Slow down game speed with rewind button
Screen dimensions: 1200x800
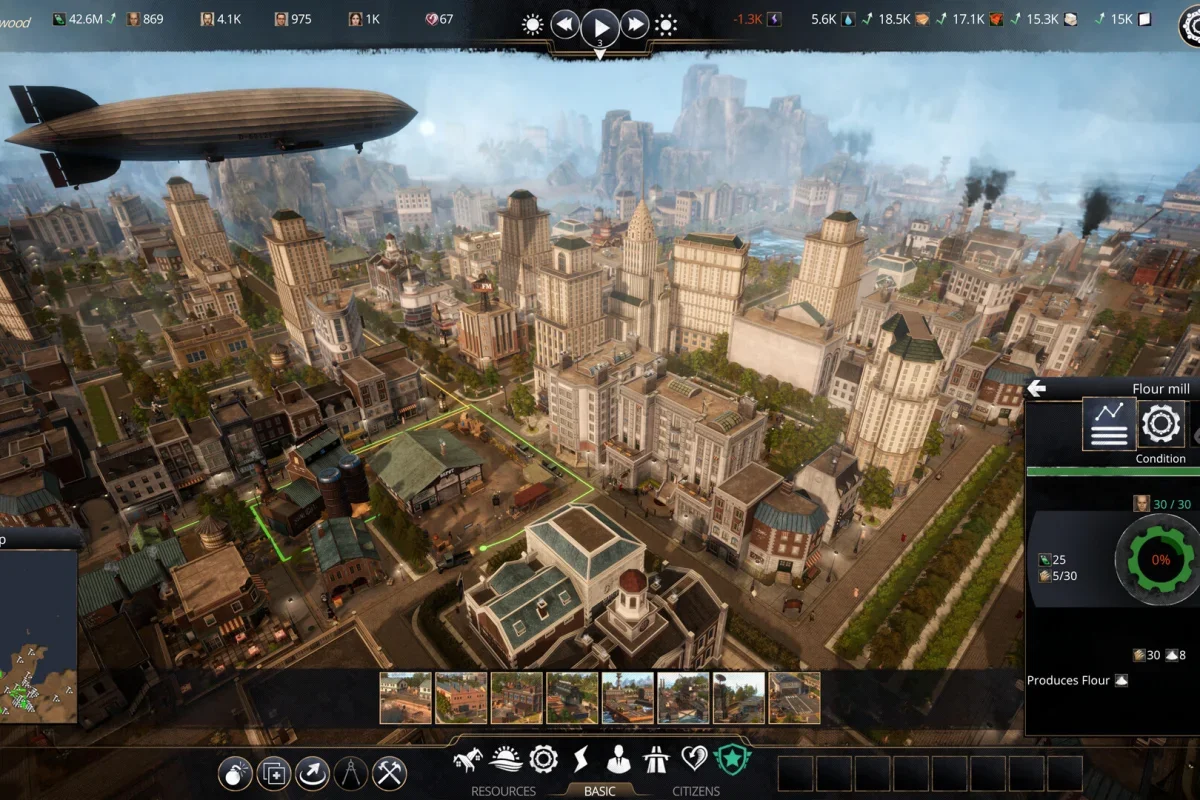(x=565, y=24)
